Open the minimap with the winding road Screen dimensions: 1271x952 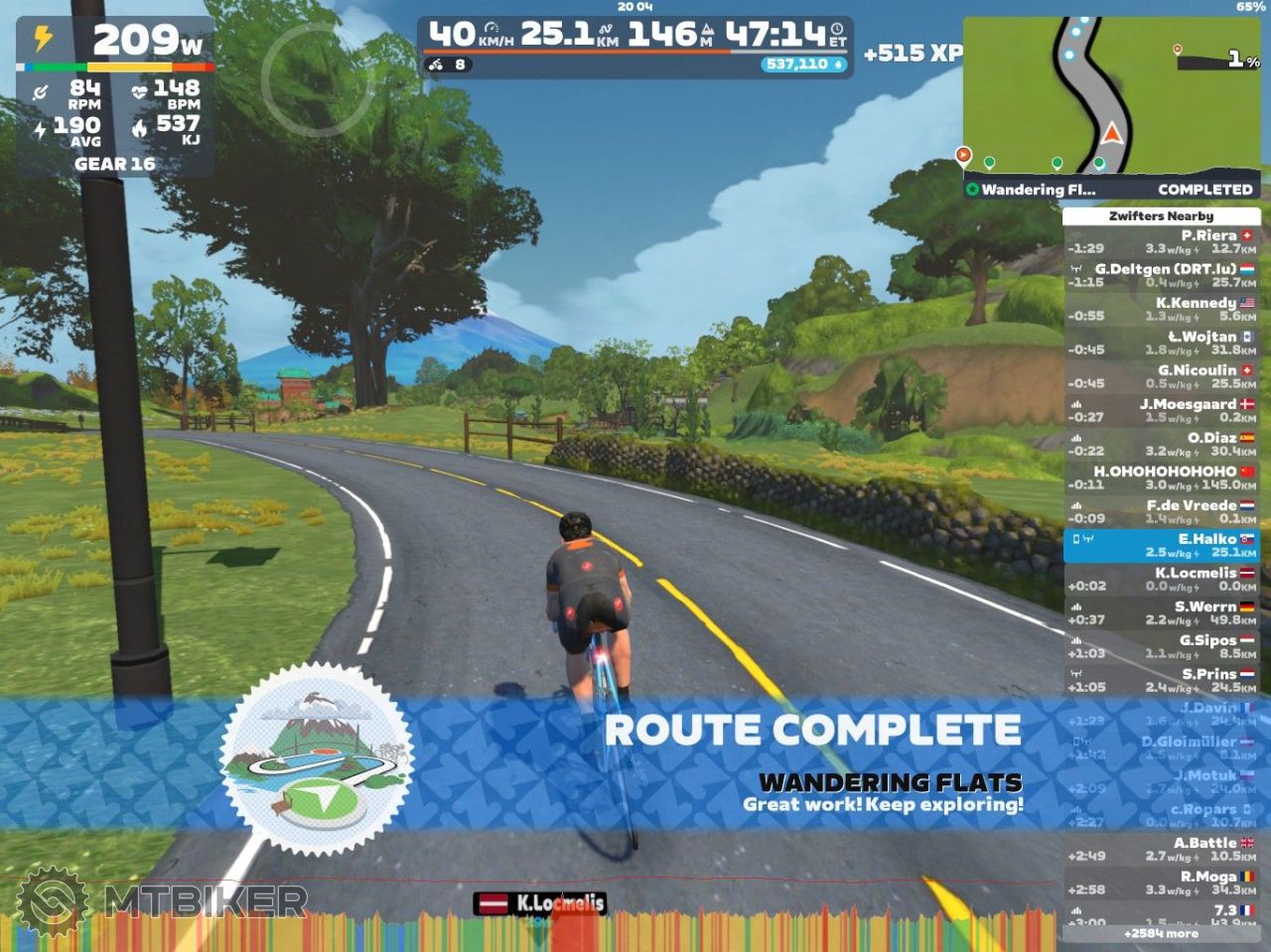1112,94
